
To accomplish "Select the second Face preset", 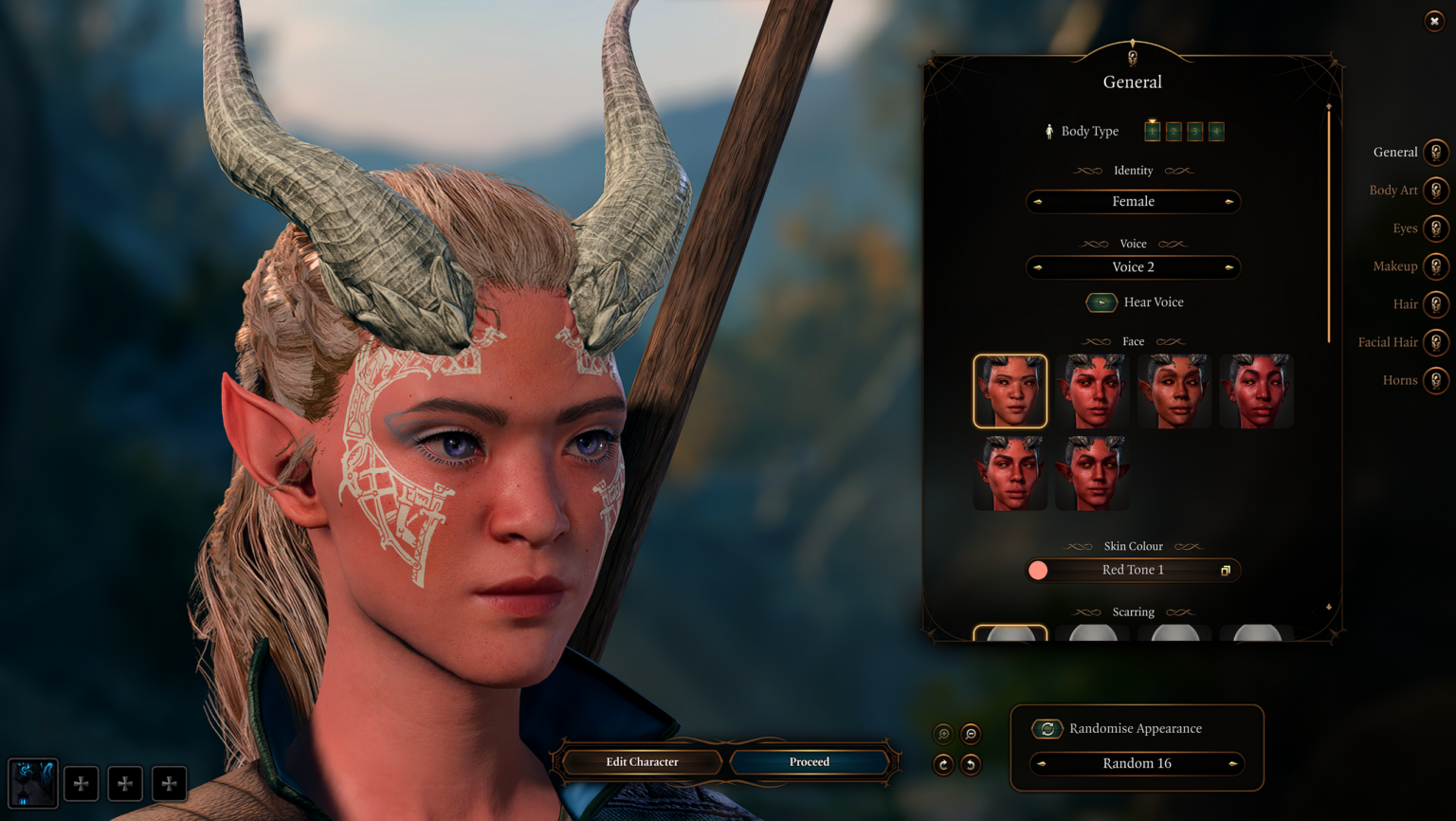I will pyautogui.click(x=1092, y=391).
